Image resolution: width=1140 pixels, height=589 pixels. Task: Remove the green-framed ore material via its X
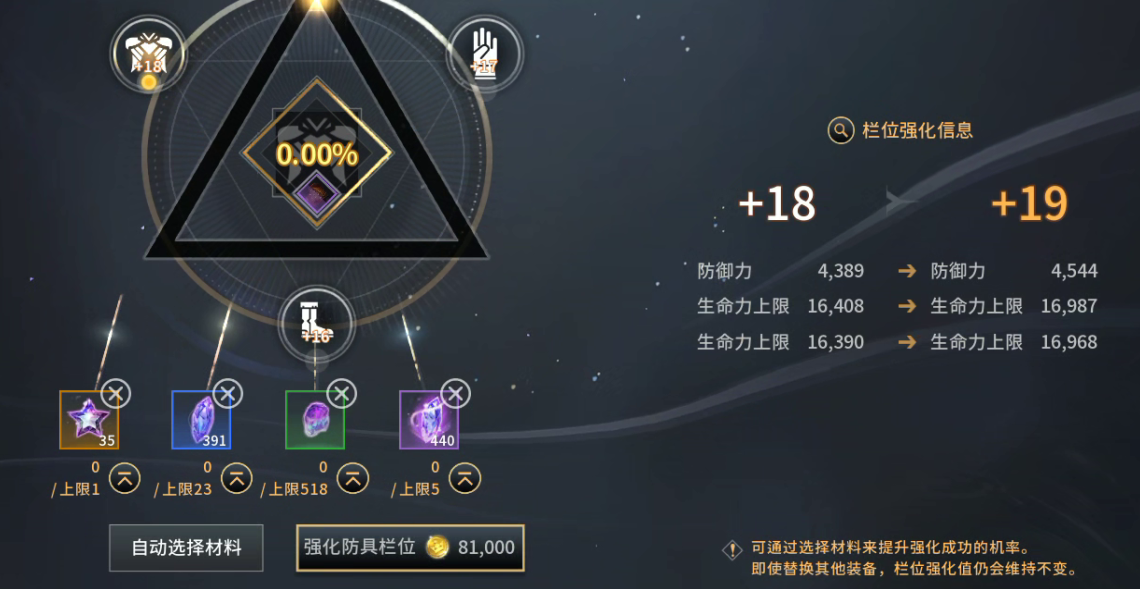click(343, 393)
